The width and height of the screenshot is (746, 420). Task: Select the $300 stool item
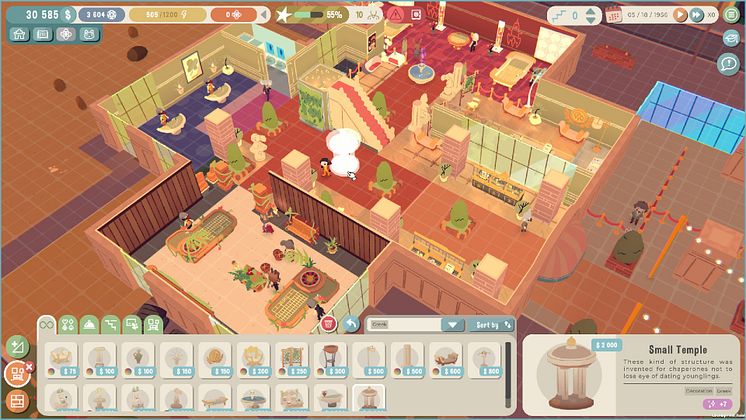click(x=331, y=361)
